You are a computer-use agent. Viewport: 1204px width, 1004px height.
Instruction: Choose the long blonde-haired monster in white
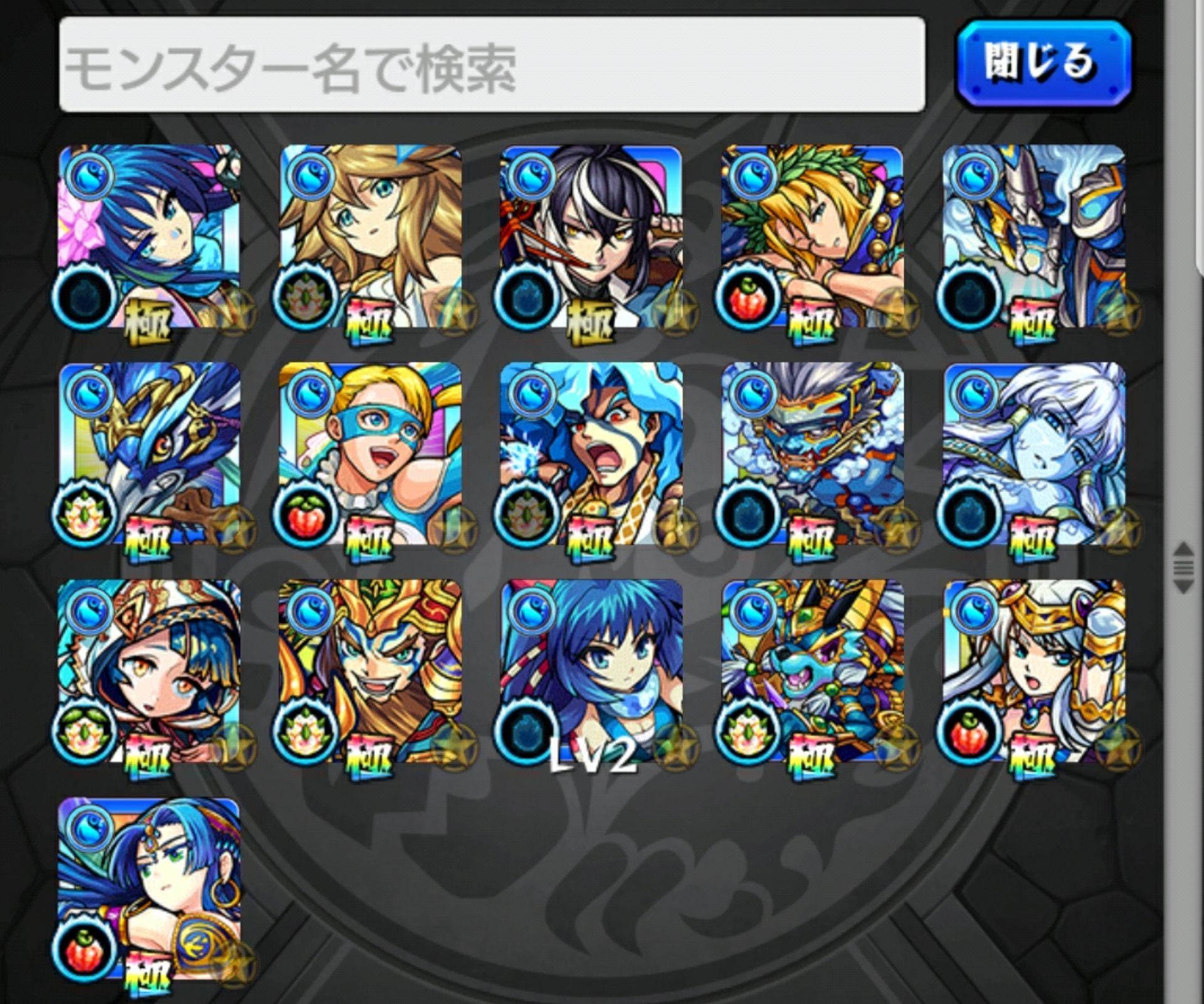[370, 237]
